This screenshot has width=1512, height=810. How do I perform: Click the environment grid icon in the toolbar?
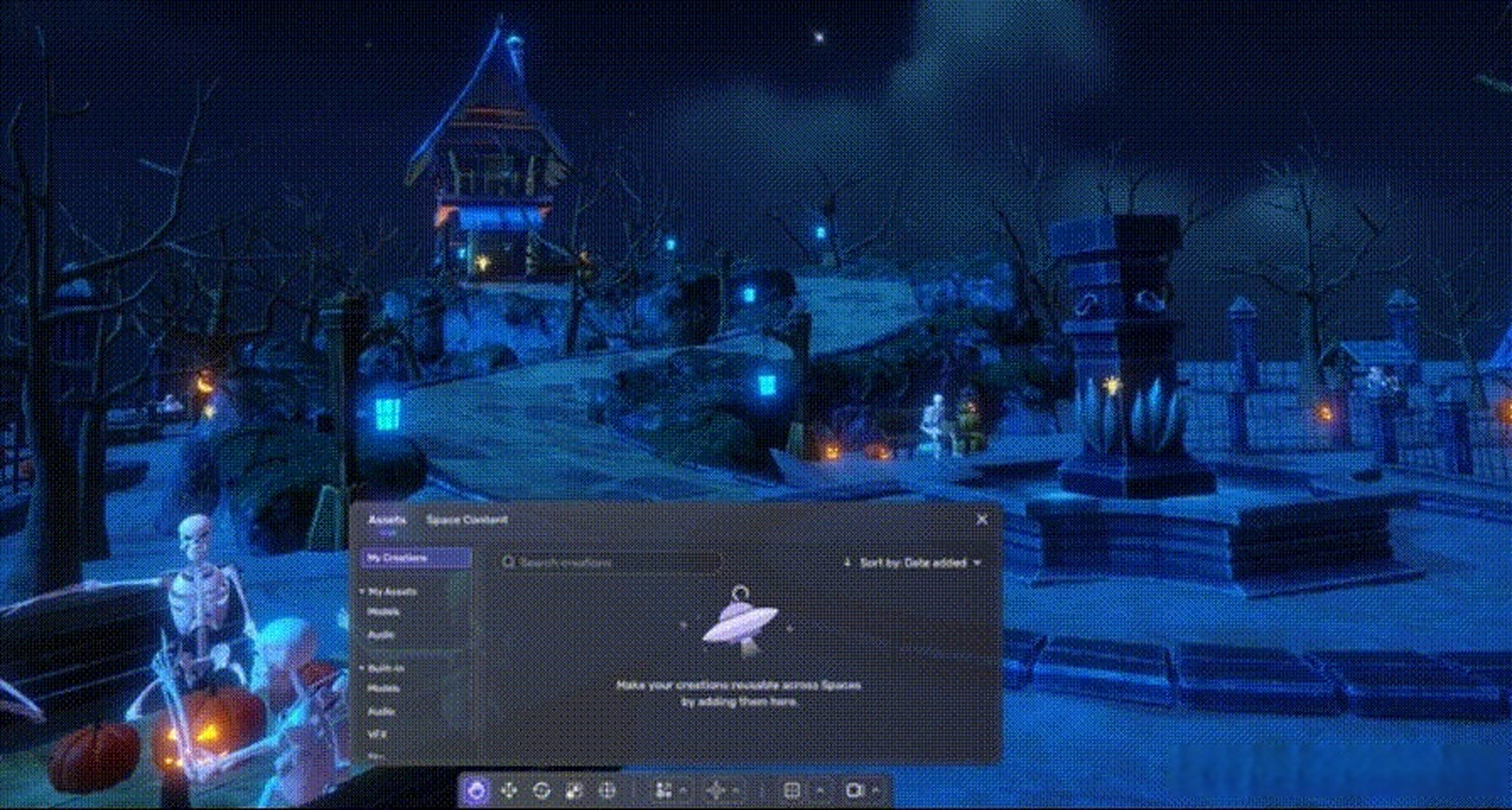[792, 792]
